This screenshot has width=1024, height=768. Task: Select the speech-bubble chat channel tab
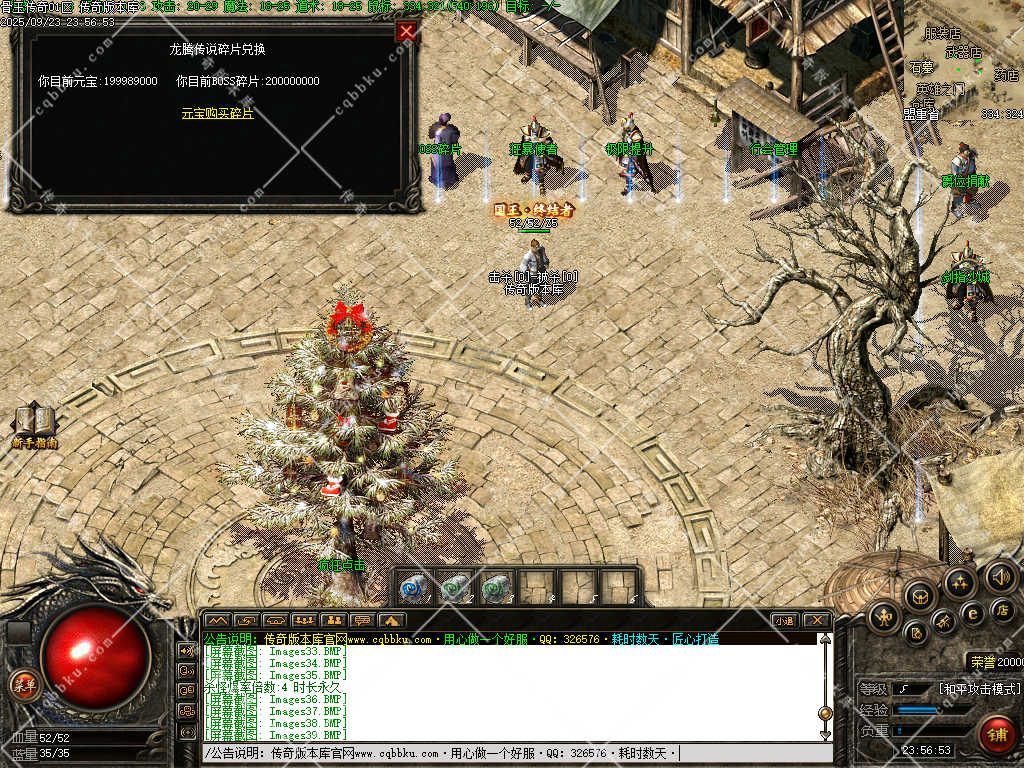[x=364, y=620]
